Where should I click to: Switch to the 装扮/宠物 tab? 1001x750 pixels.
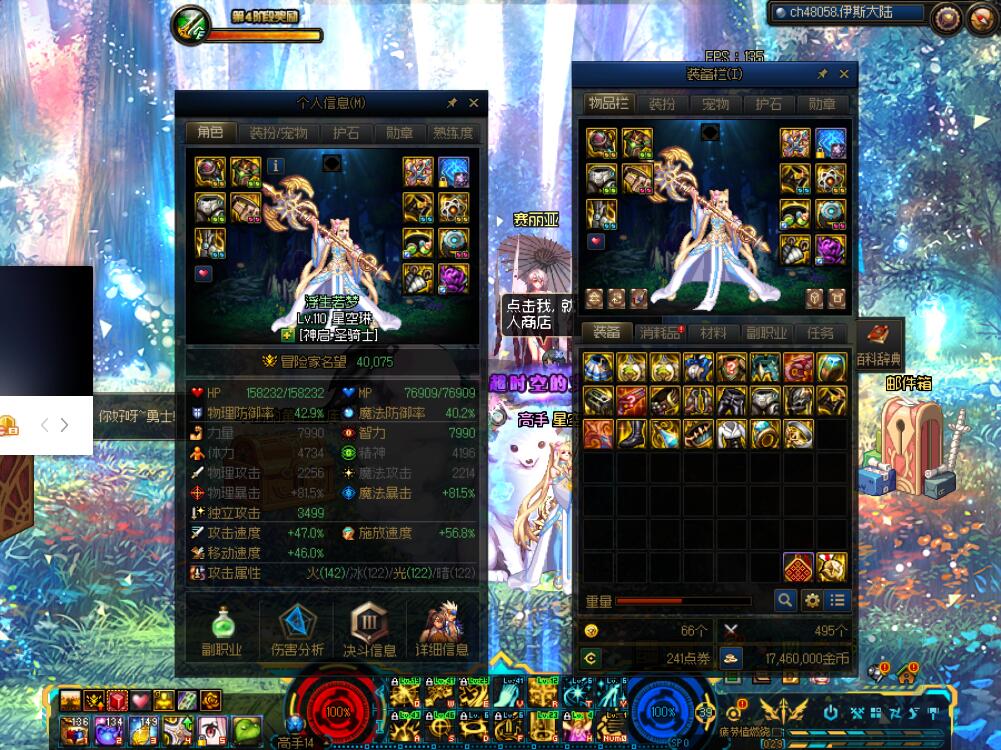click(x=278, y=133)
